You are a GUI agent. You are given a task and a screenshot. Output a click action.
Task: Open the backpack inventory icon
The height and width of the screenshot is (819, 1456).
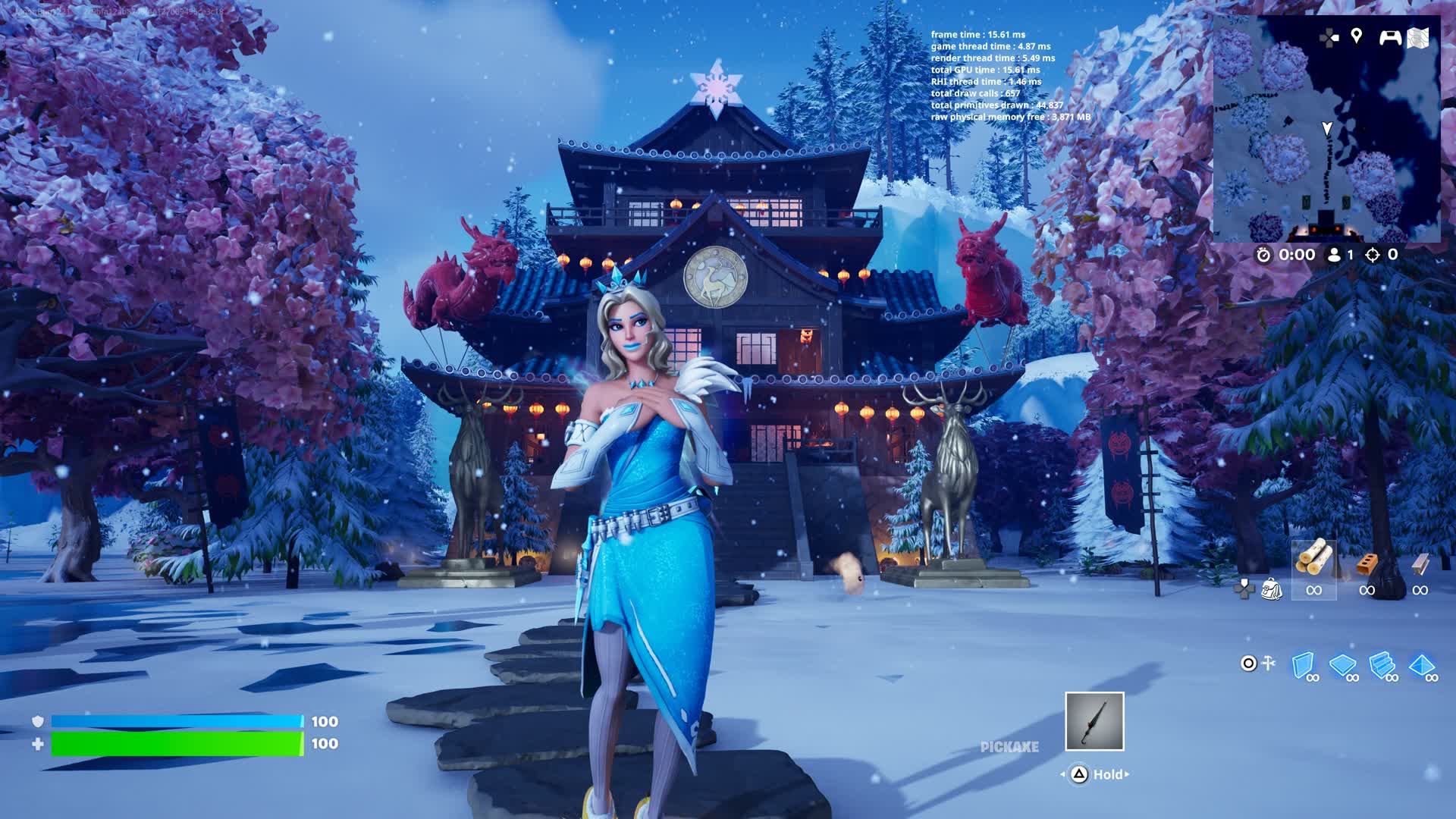(1271, 588)
